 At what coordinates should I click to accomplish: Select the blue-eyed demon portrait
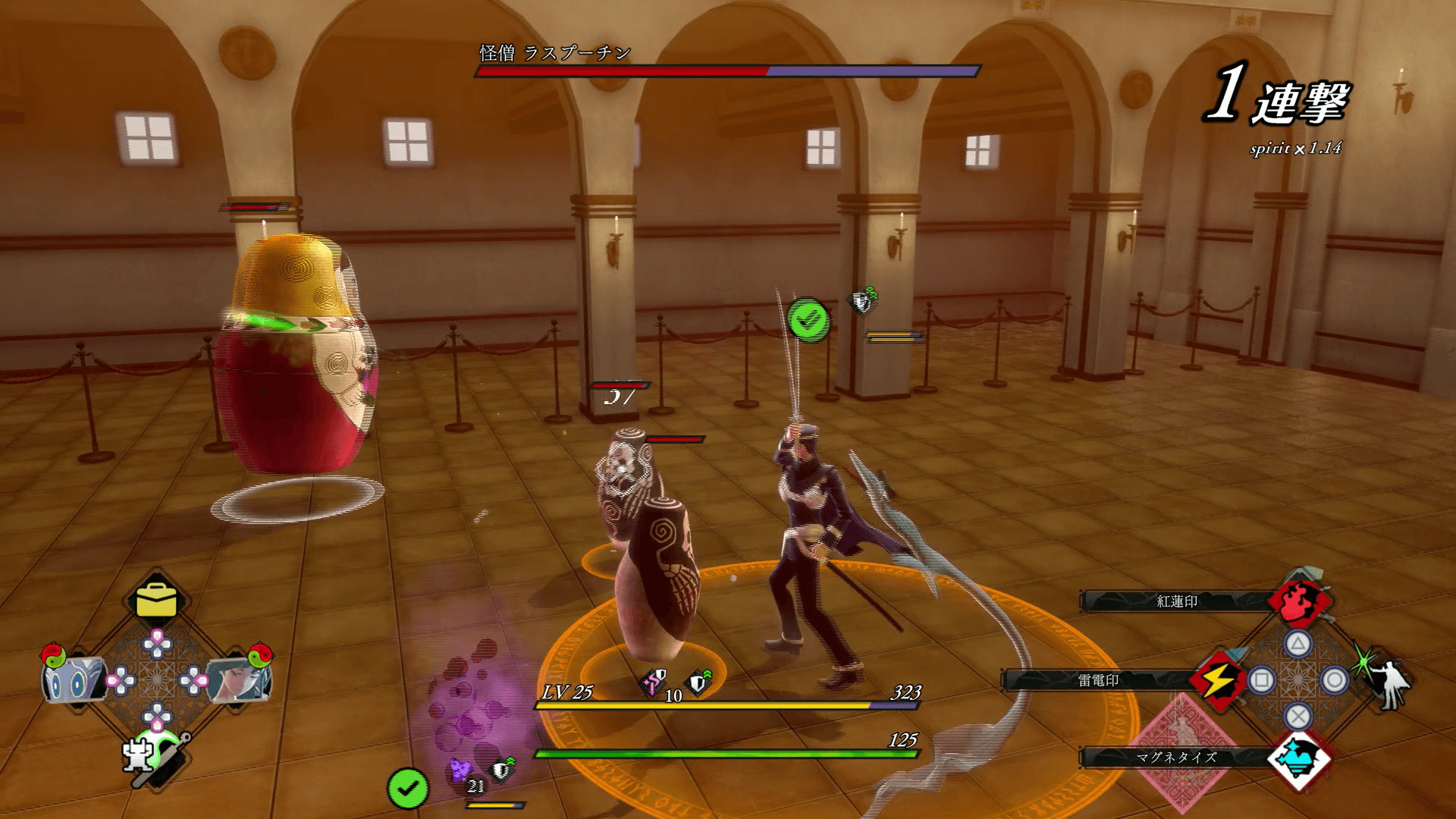(72, 679)
